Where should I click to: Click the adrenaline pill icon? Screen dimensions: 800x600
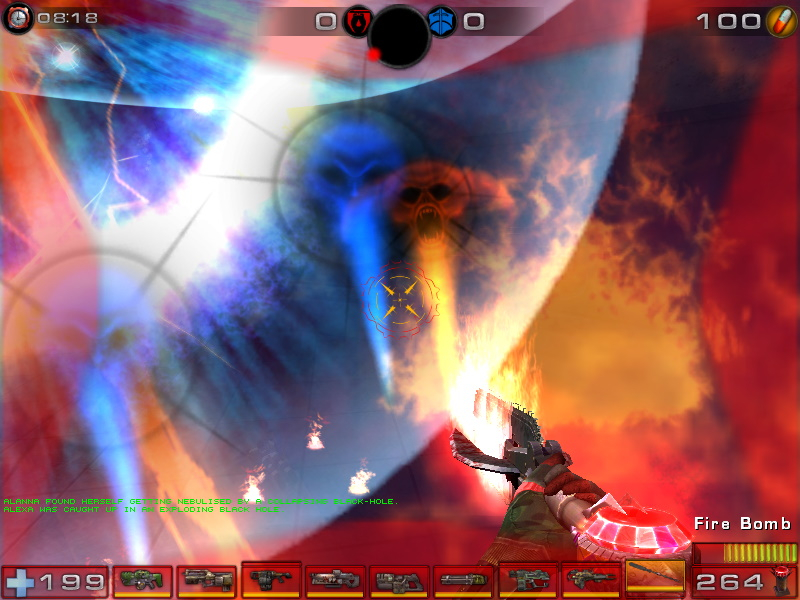780,21
